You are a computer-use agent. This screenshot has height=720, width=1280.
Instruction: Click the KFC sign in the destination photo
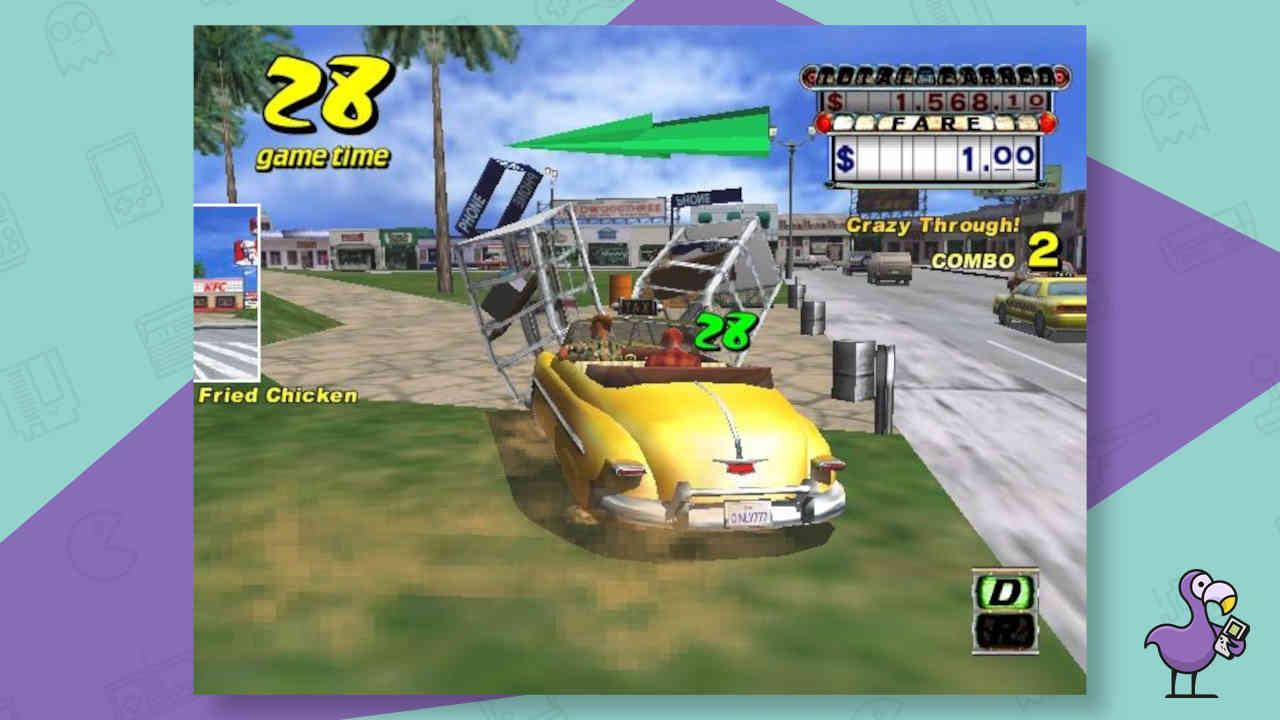coord(215,286)
